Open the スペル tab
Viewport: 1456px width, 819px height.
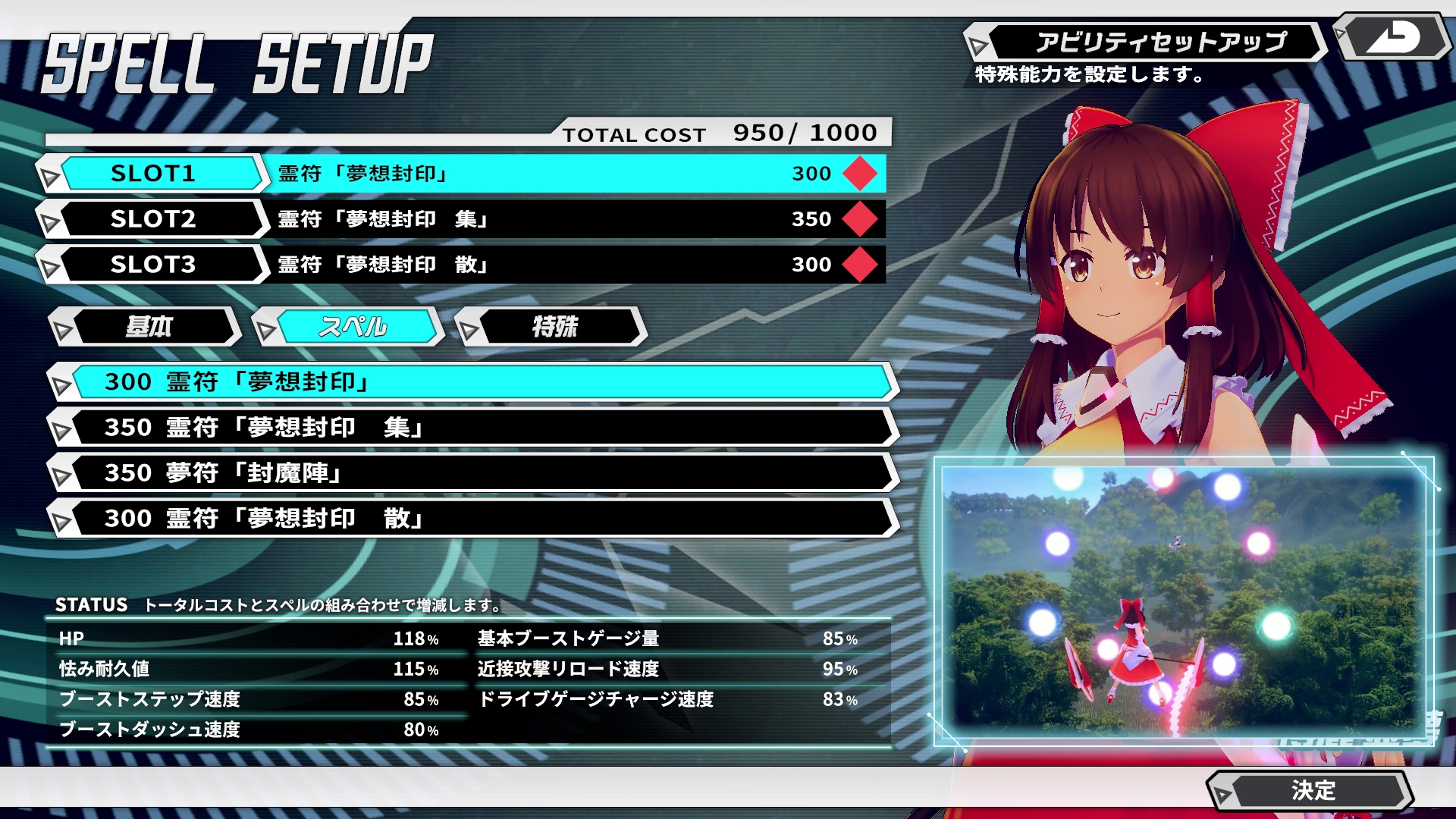click(x=353, y=327)
